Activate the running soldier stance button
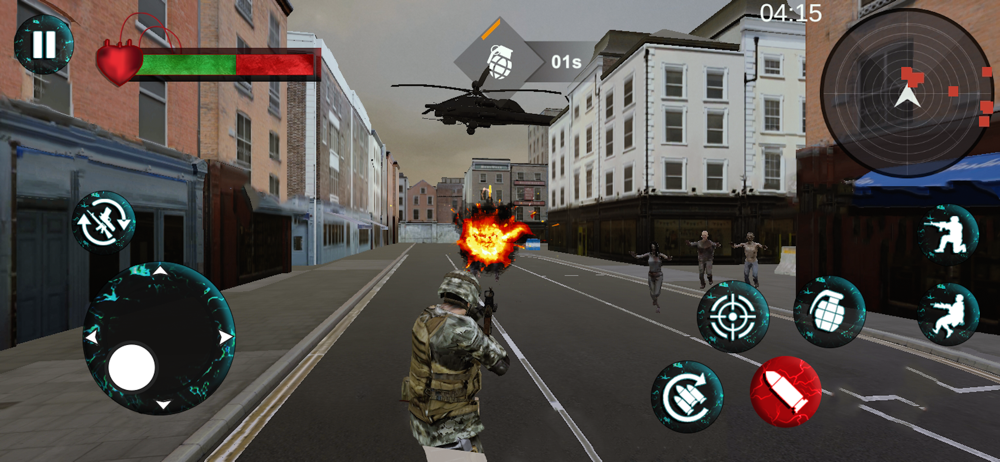This screenshot has width=1000, height=462. tap(947, 313)
